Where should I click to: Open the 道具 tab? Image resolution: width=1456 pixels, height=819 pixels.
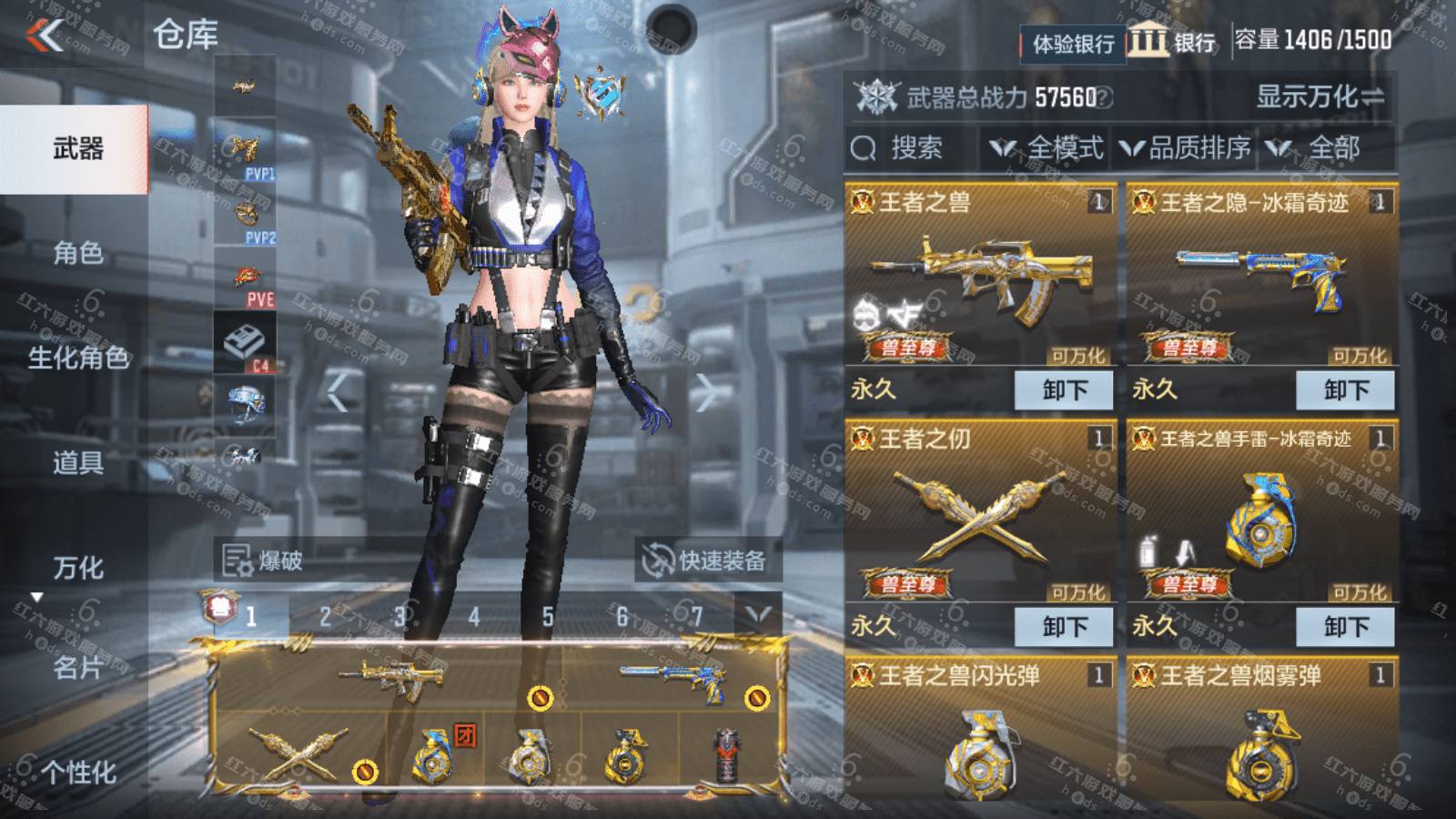coord(76,462)
